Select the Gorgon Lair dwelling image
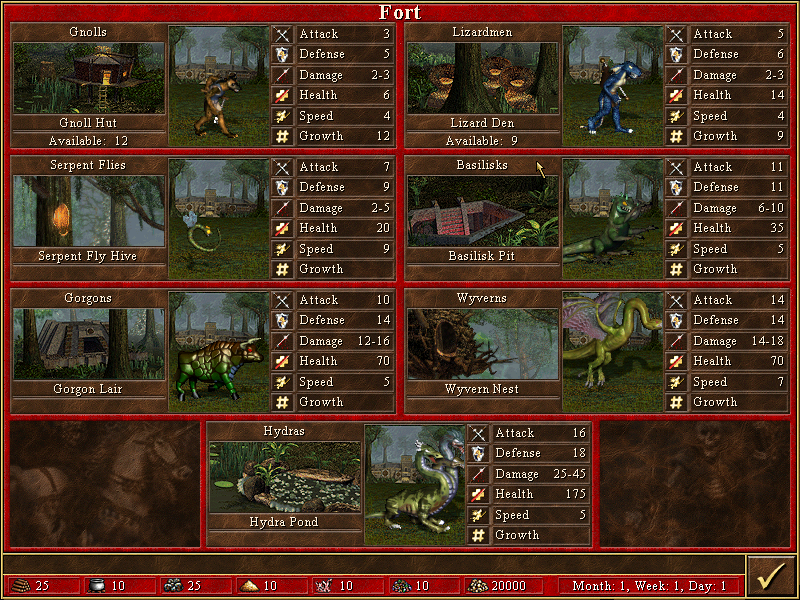 pos(88,343)
